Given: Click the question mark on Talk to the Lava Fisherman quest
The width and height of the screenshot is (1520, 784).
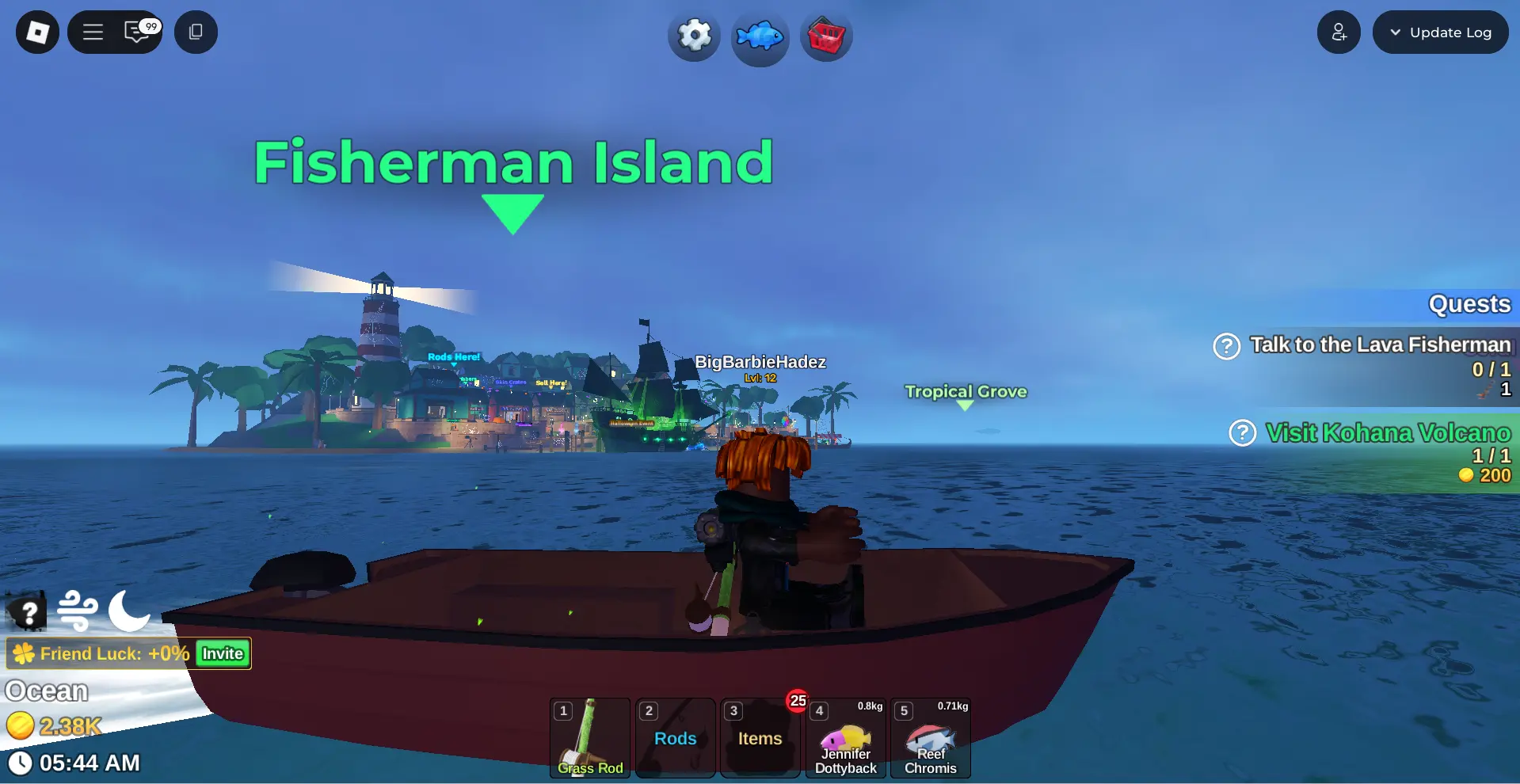Looking at the screenshot, I should [x=1225, y=346].
